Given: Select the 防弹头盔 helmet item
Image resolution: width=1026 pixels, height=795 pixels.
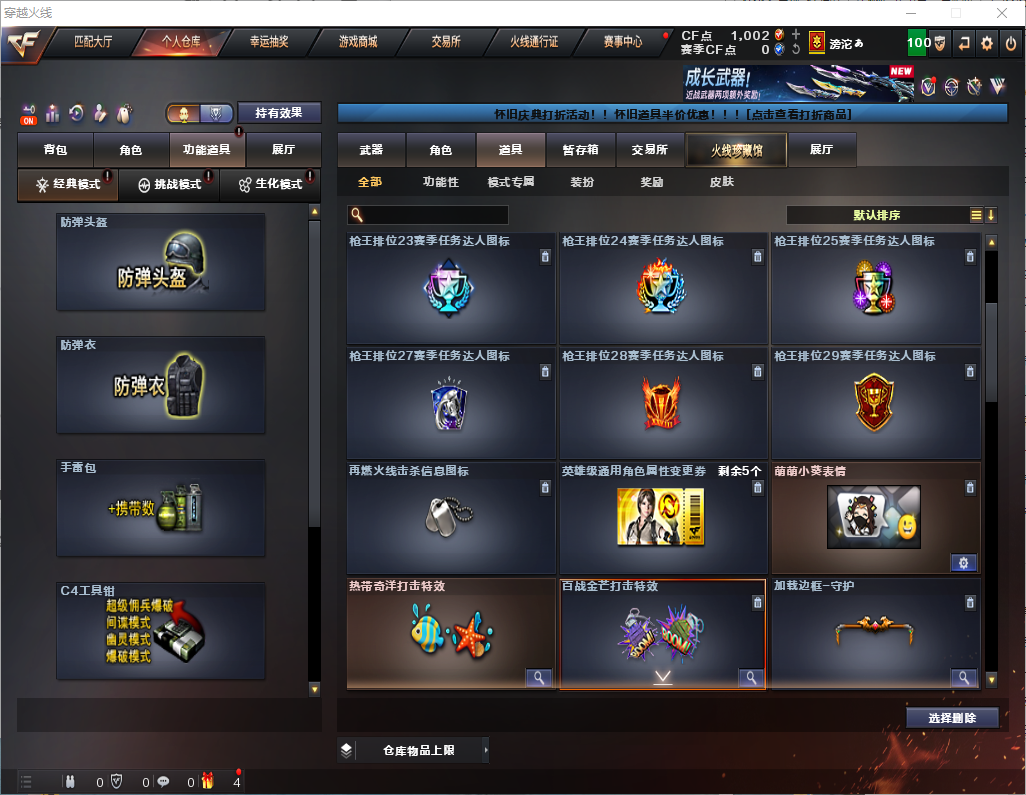Looking at the screenshot, I should coord(161,262).
